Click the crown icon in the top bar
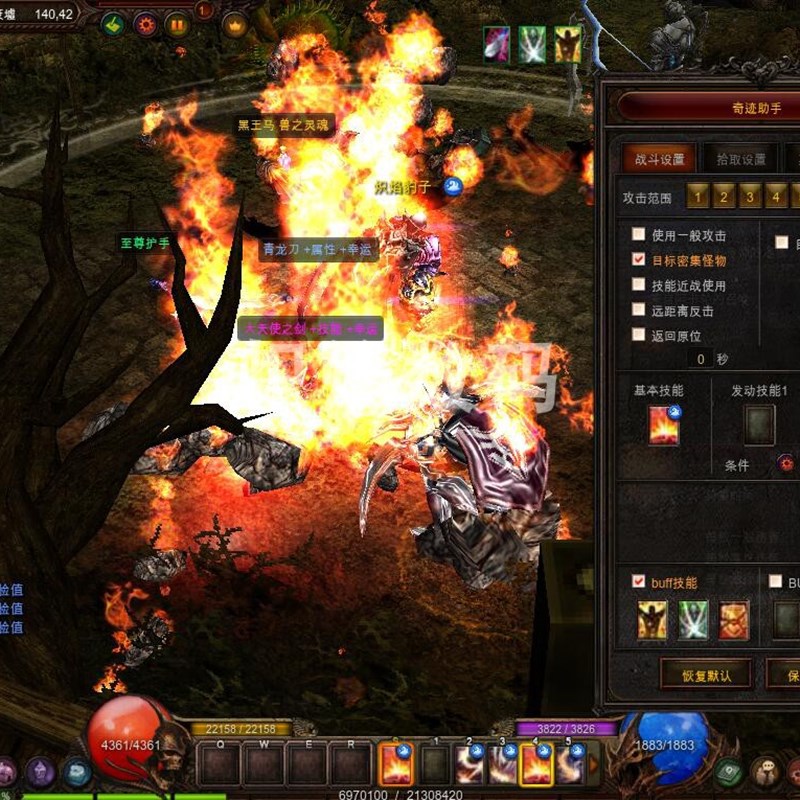800x800 pixels. (234, 25)
